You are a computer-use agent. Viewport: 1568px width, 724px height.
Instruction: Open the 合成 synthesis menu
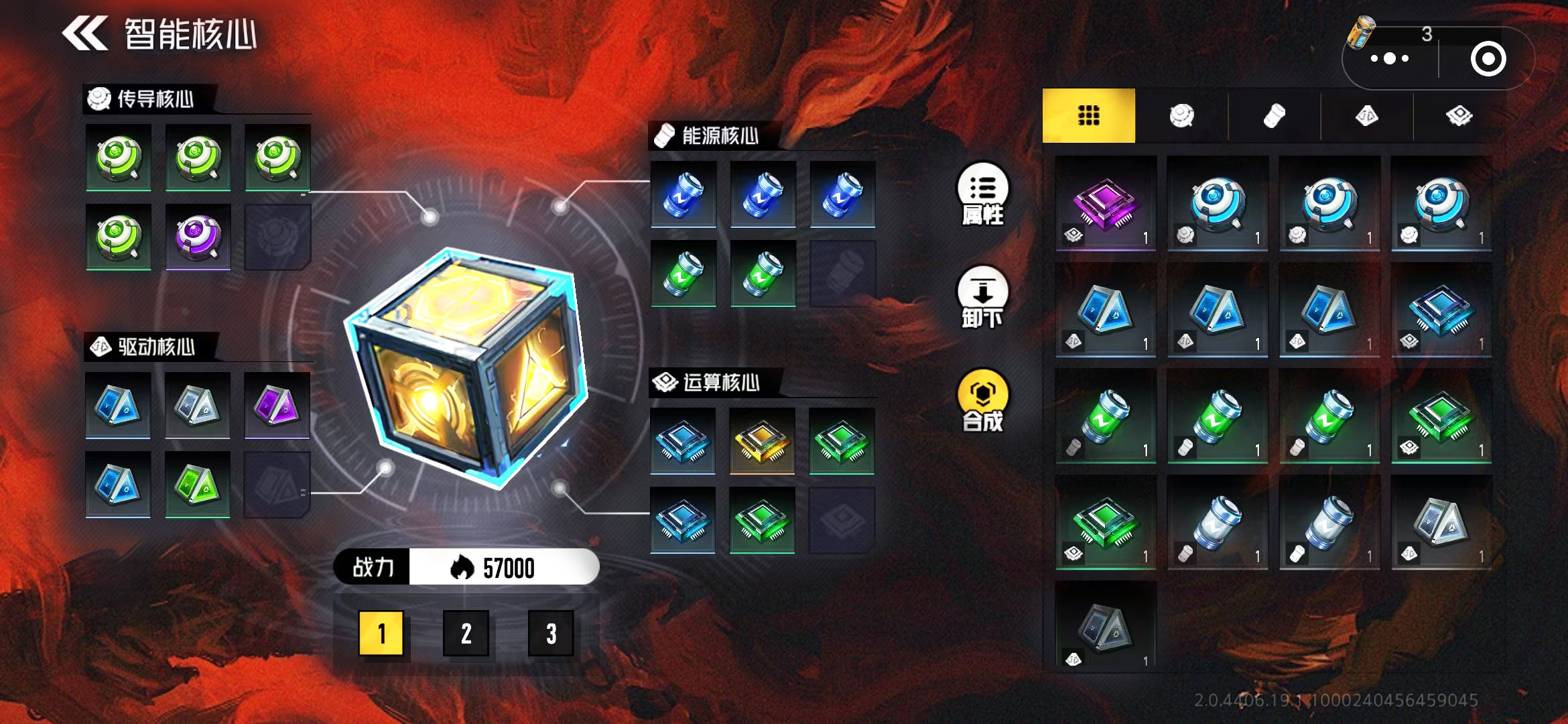(982, 401)
